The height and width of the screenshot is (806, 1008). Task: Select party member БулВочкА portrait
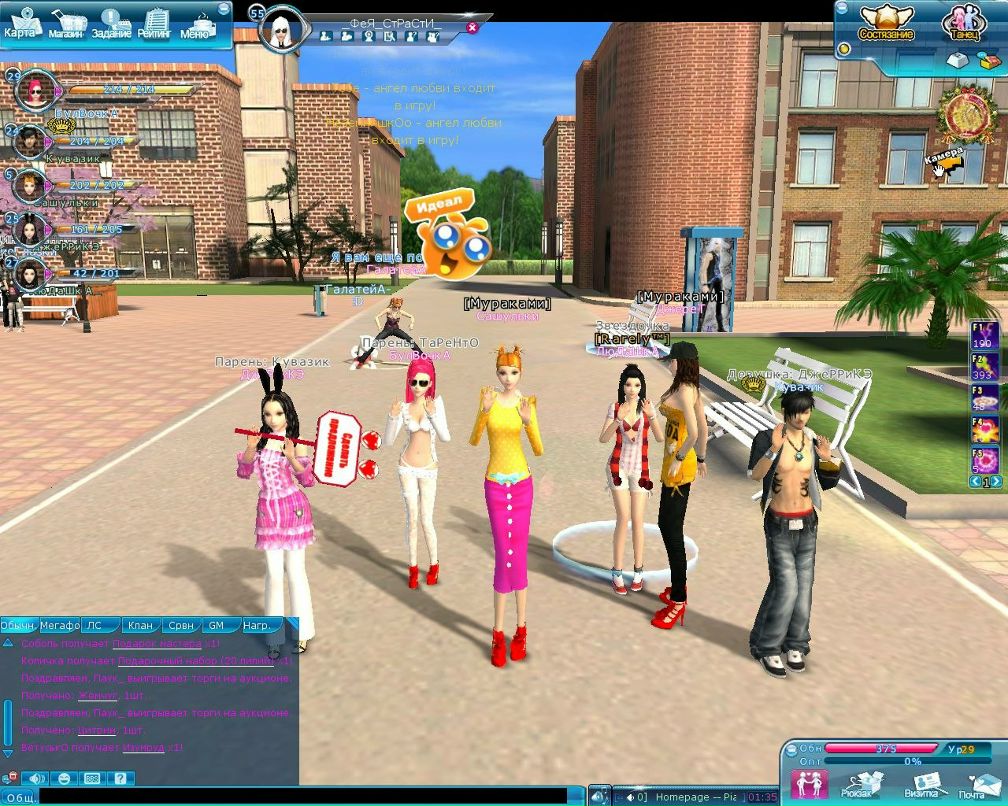tap(34, 92)
